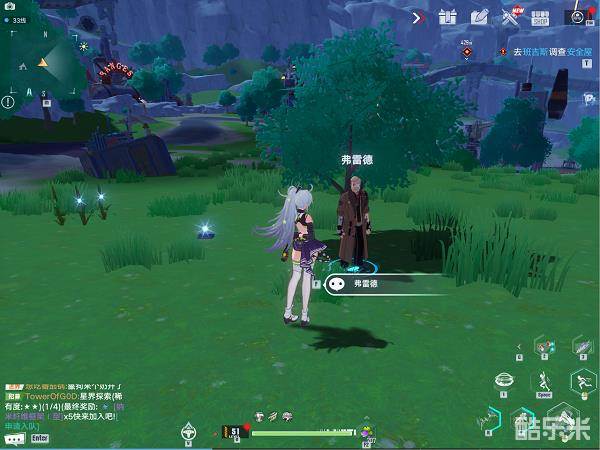600x450 pixels.
Task: Activate the jump figure ability
Action: (544, 380)
